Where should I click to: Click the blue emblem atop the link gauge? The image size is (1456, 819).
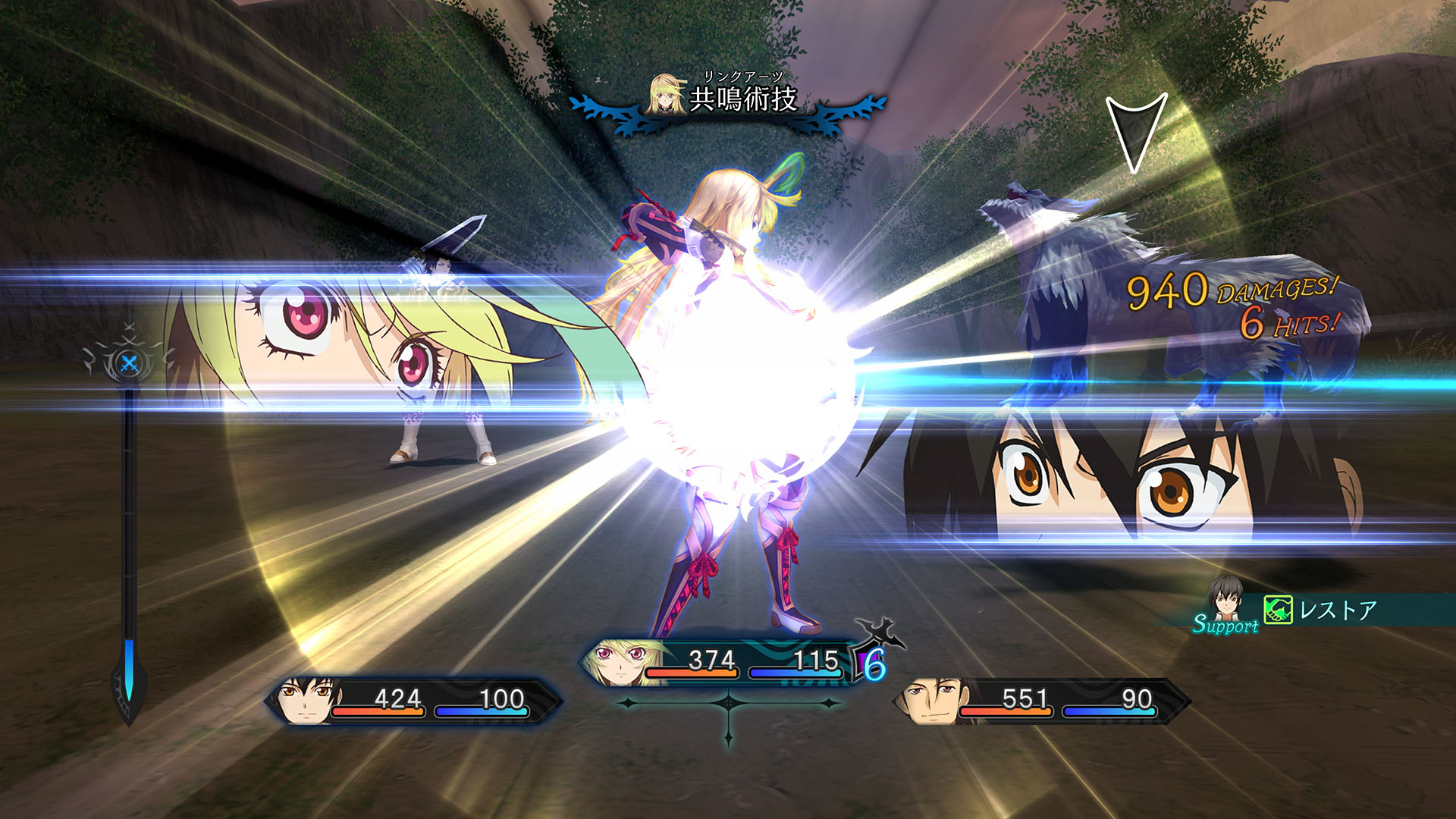click(129, 363)
